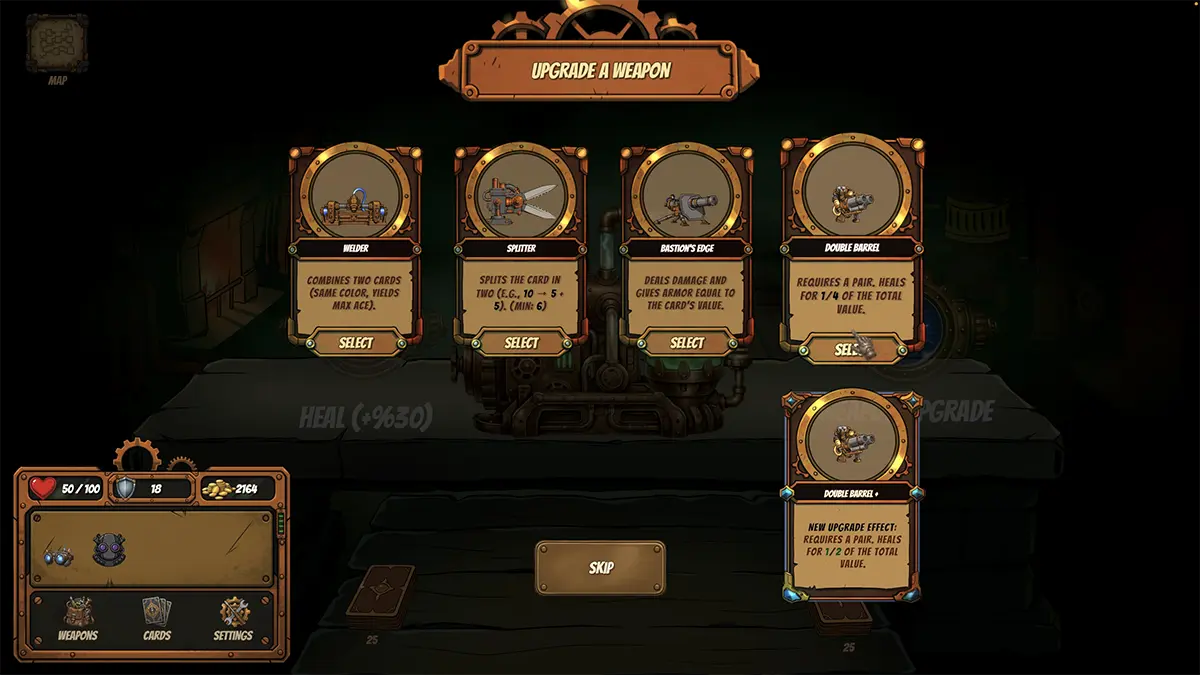Open the Cards menu
Screen dimensions: 1200x675
point(157,618)
